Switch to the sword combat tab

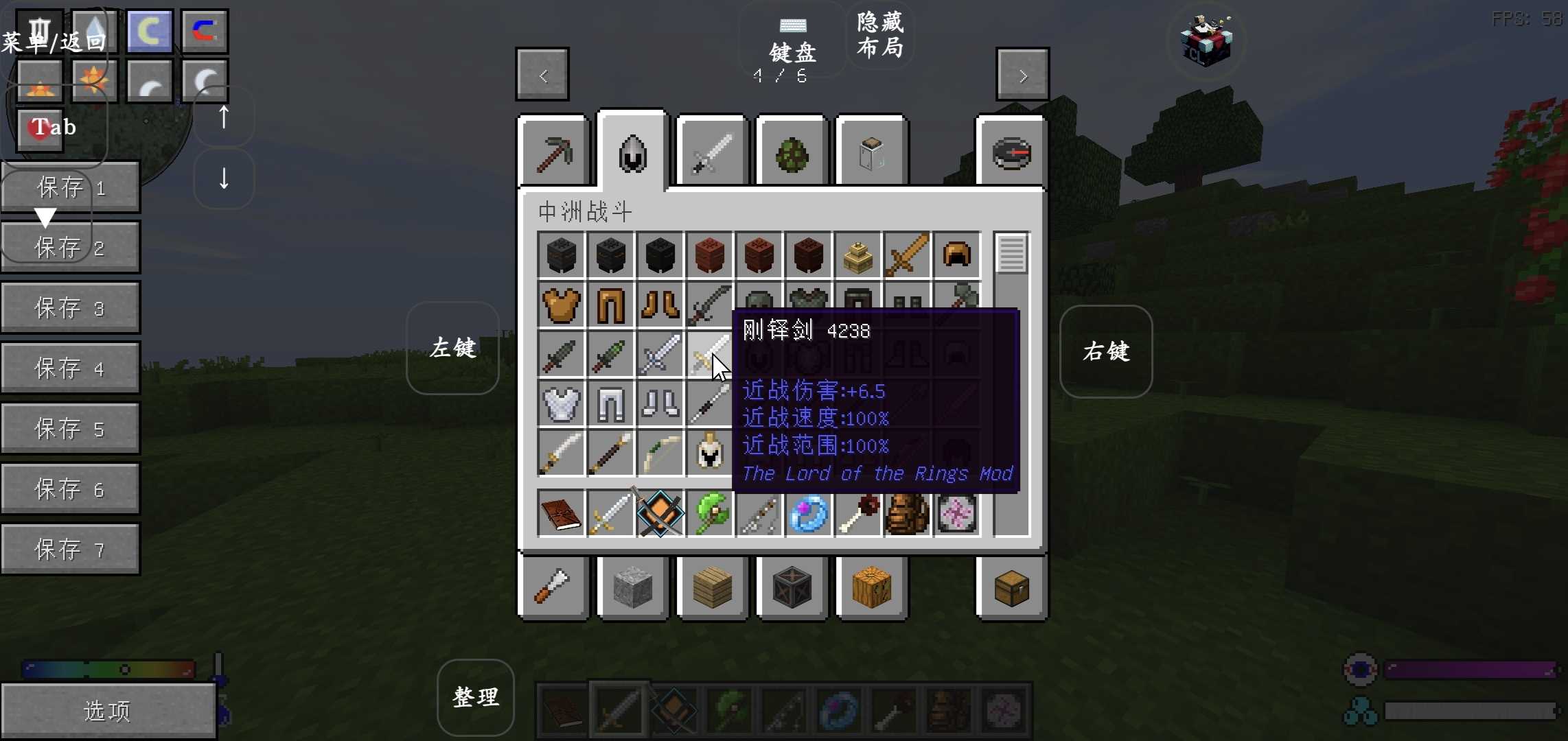coord(711,152)
